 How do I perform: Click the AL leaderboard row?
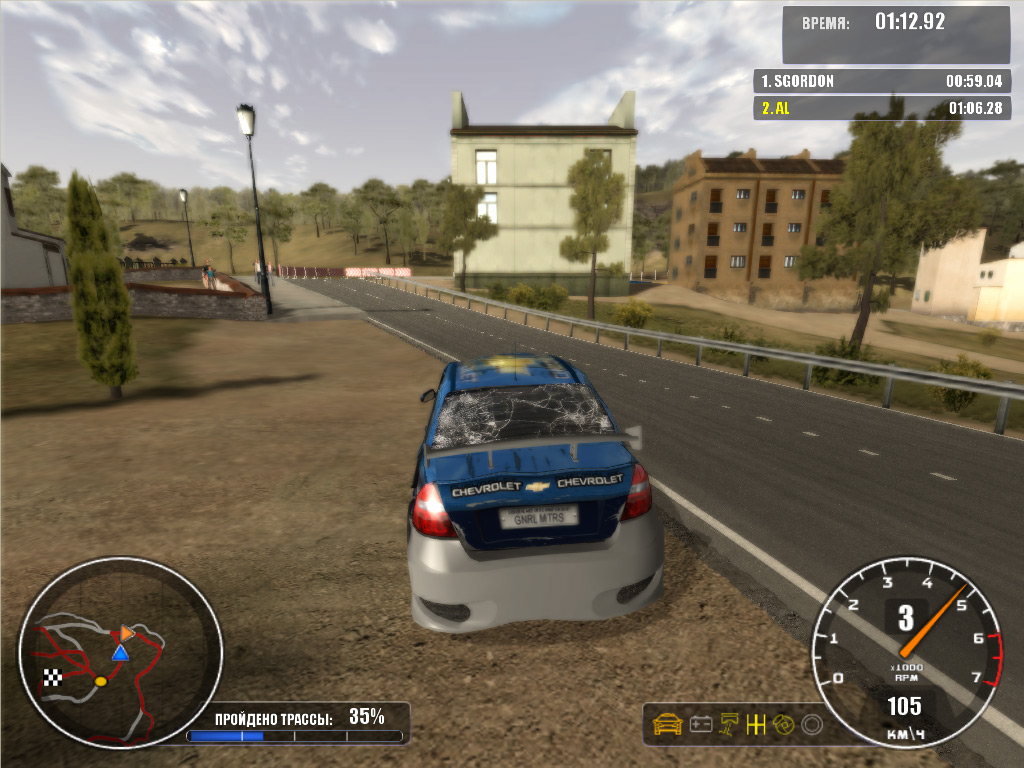pyautogui.click(x=881, y=108)
